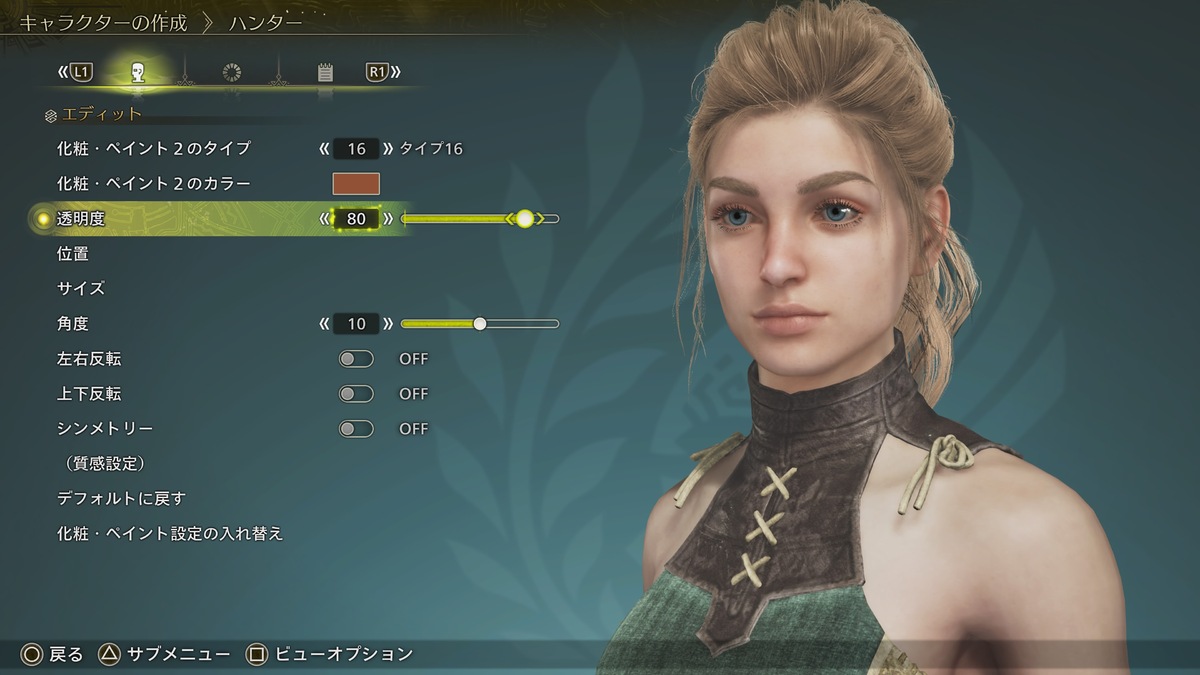The image size is (1200, 675).
Task: Open the dotted circle tab
Action: (x=232, y=72)
